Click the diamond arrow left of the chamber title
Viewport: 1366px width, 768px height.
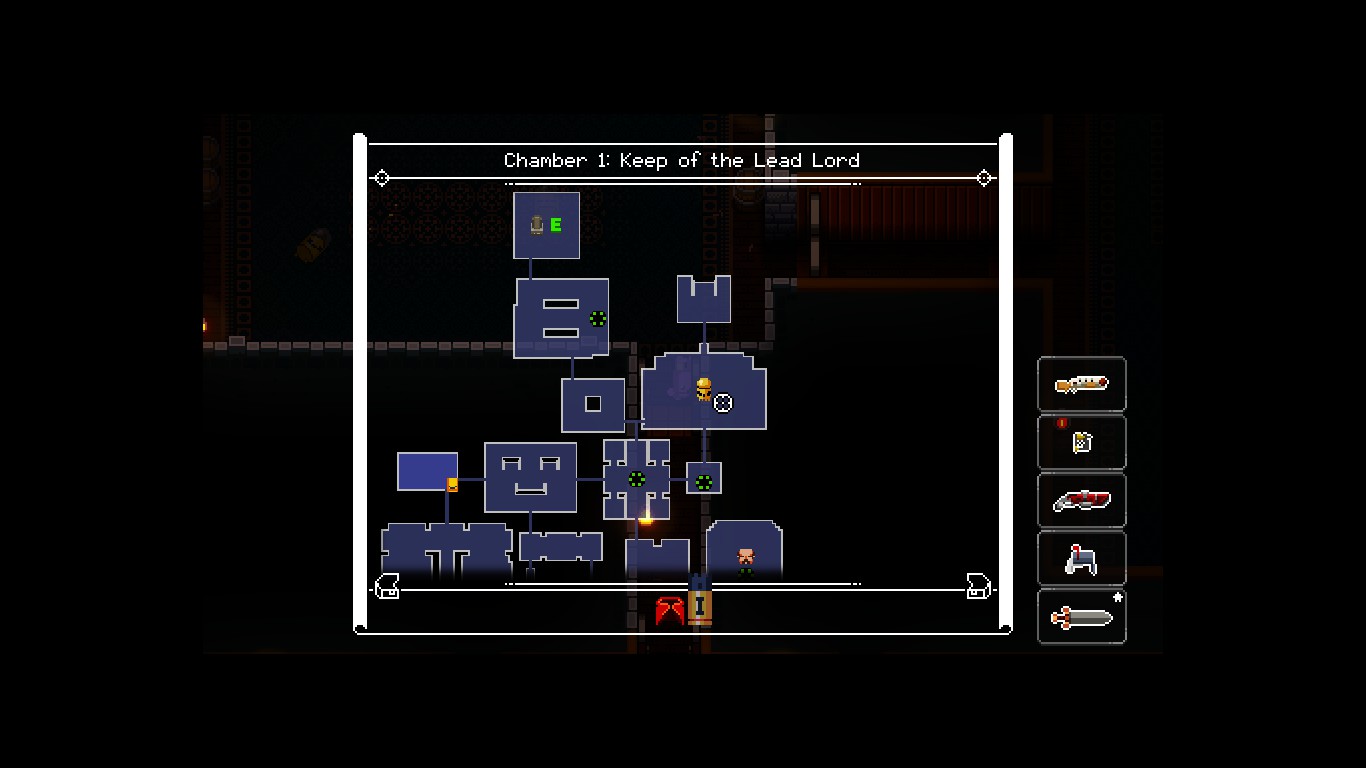[382, 178]
